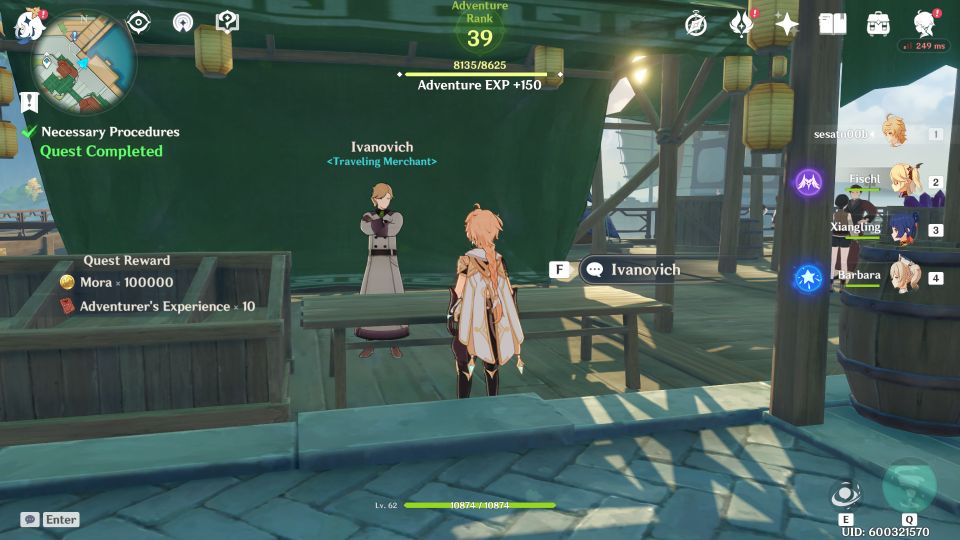
Task: Switch to Fischl in party list
Action: pyautogui.click(x=903, y=181)
